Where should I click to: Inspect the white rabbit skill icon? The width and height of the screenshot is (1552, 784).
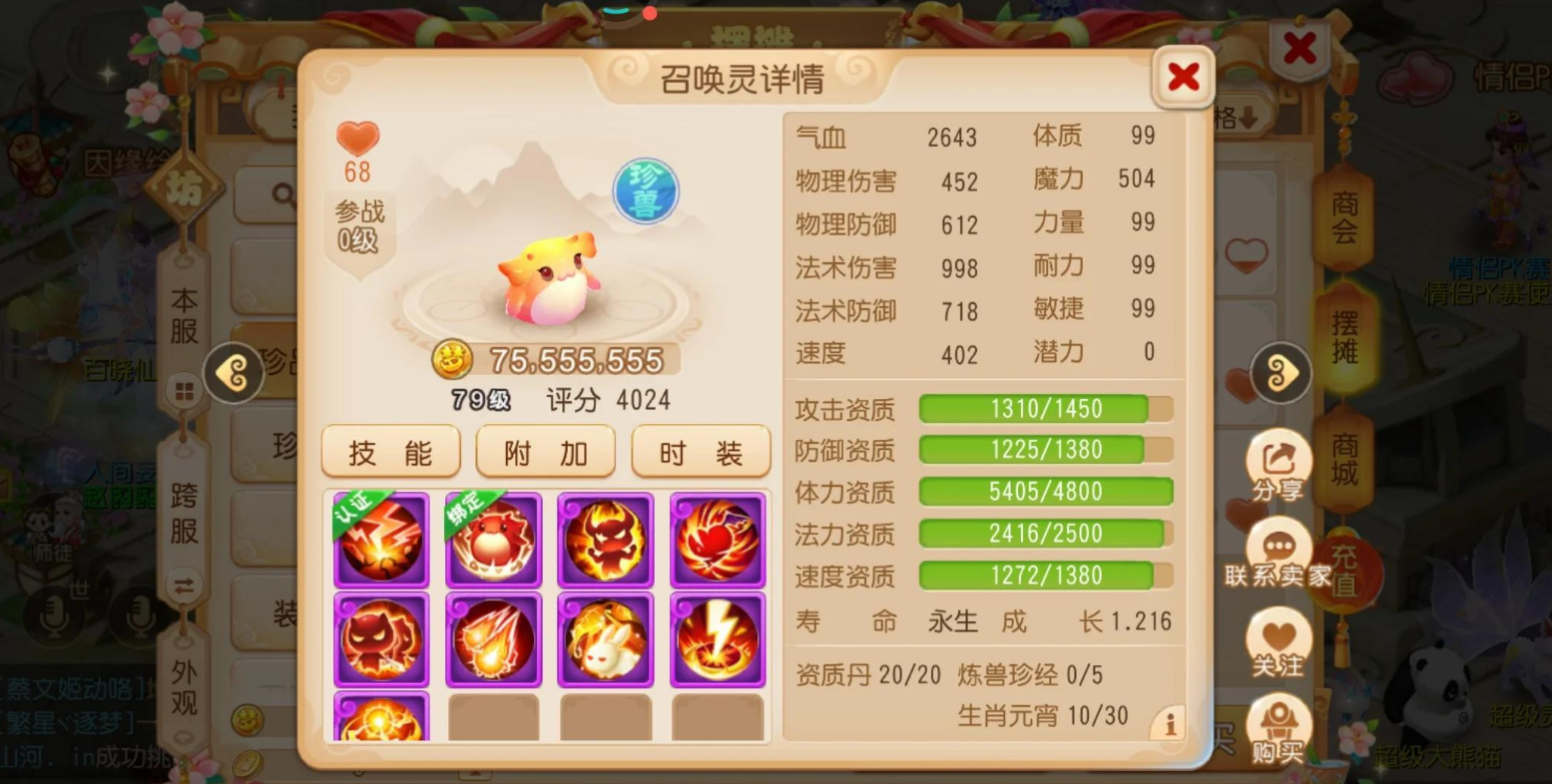[605, 639]
